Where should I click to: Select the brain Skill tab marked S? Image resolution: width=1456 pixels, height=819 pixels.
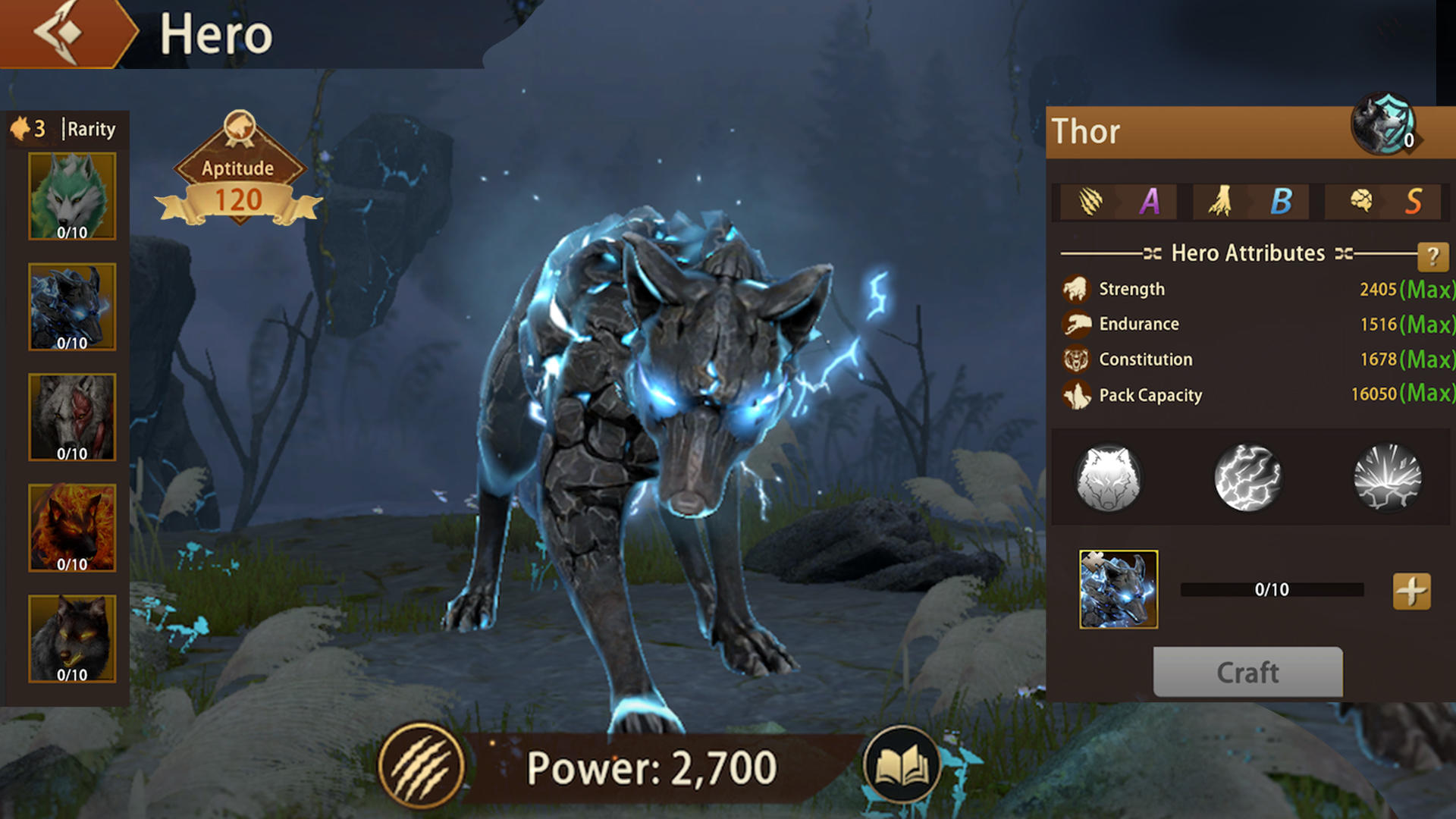(x=1361, y=201)
